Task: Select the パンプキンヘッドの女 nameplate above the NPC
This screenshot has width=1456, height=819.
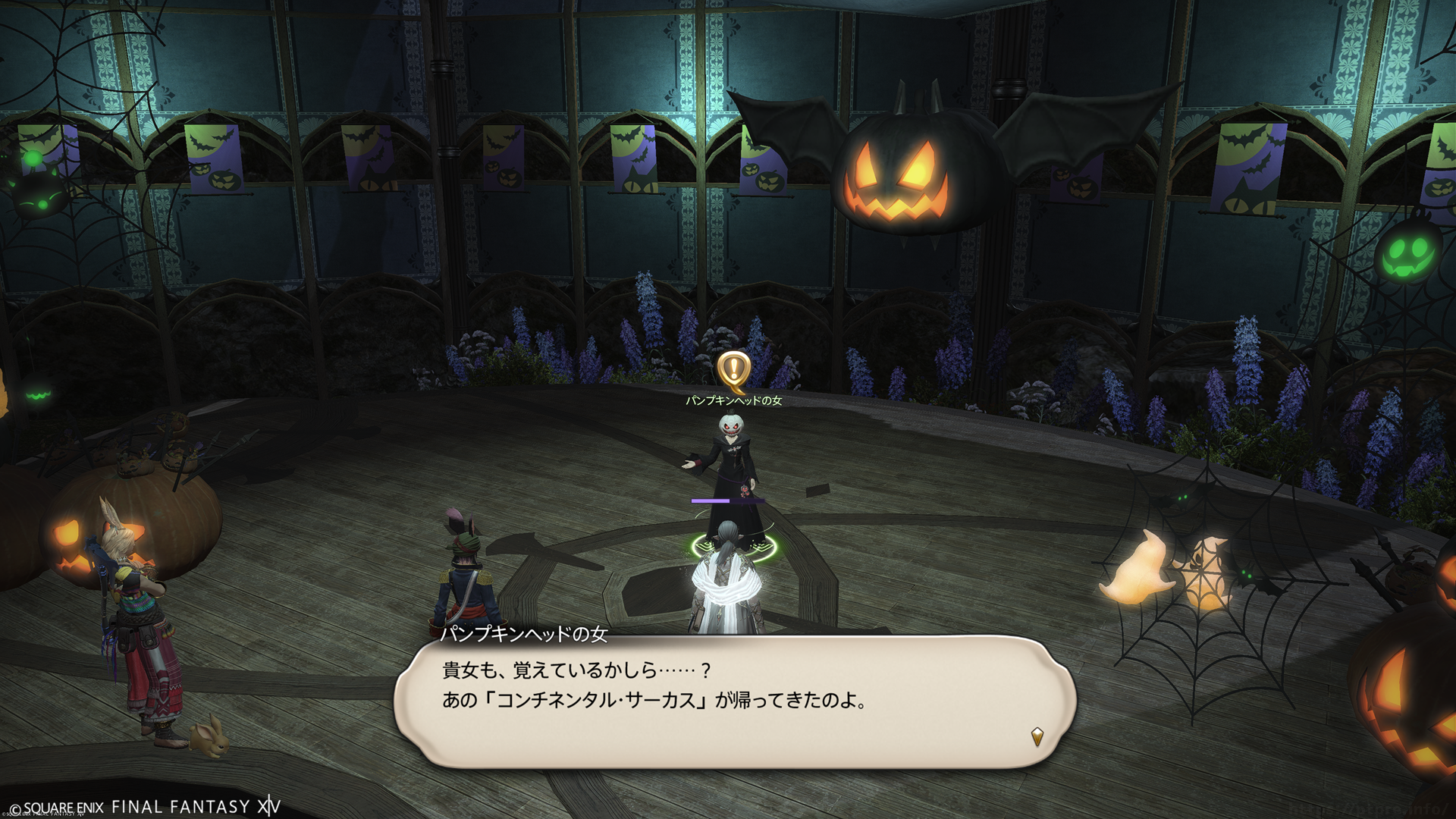Action: [x=733, y=400]
